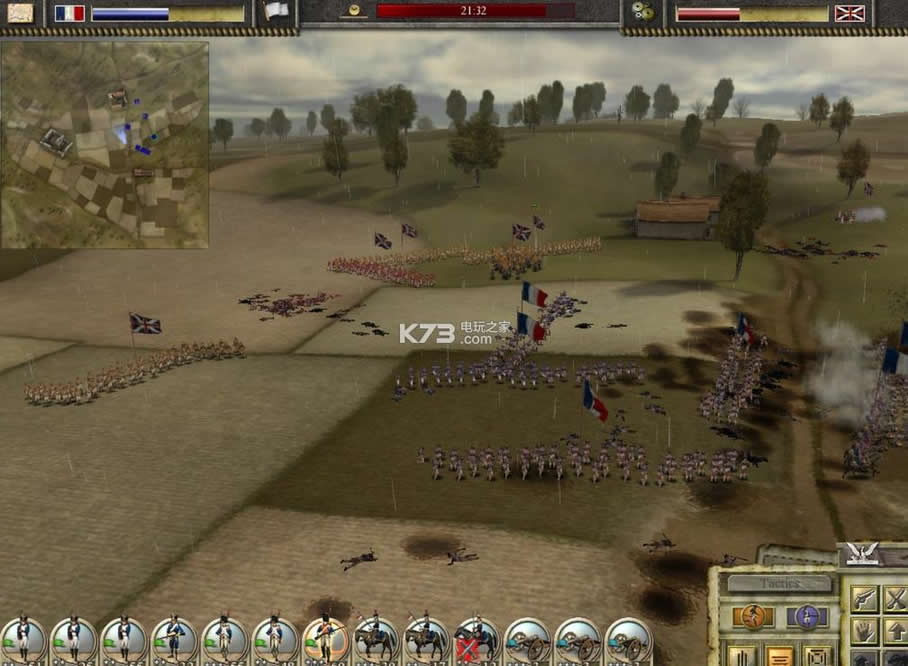This screenshot has width=908, height=666.
Task: Click the white surrender flag icon
Action: (276, 12)
